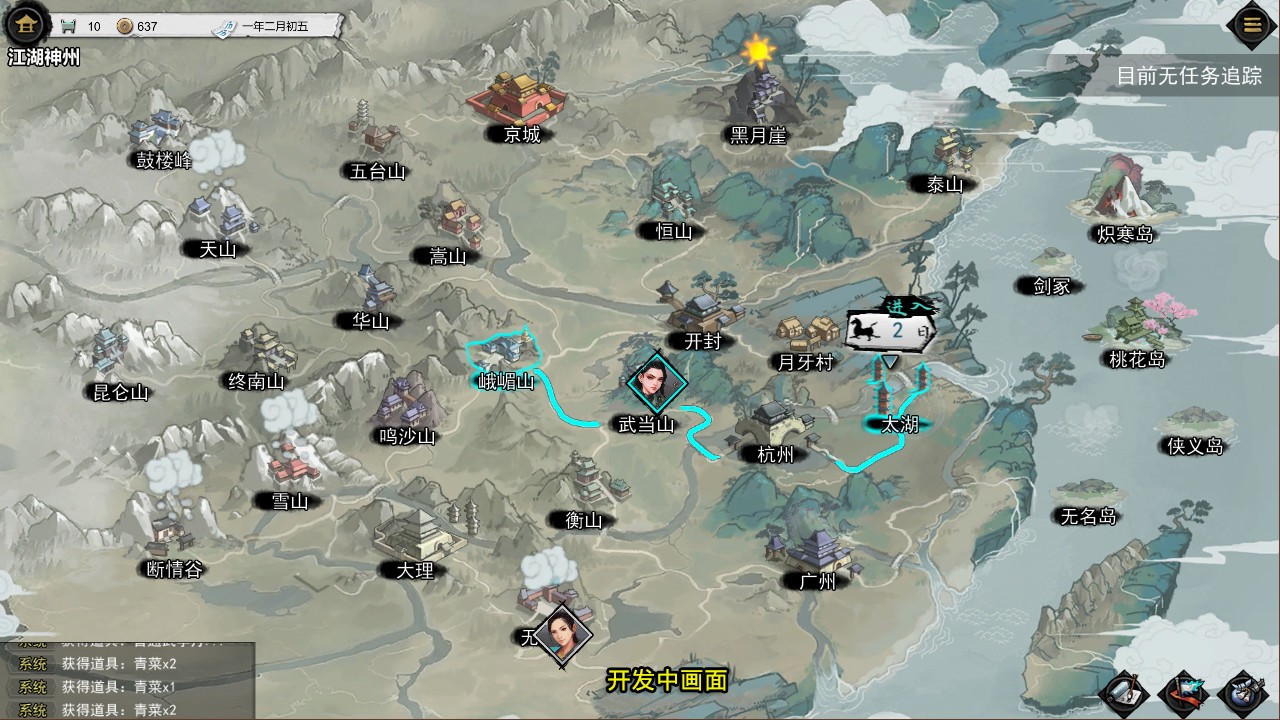Choose the 泰山 mountain location
Screen dimensions: 1280x720
[x=945, y=160]
